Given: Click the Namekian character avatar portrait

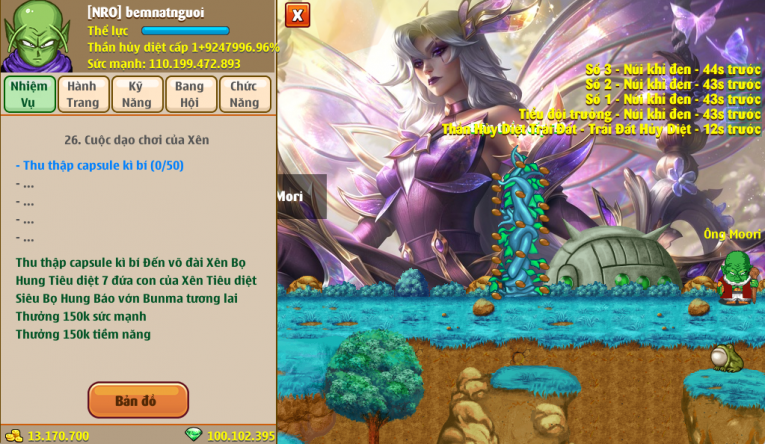Looking at the screenshot, I should click(x=37, y=36).
